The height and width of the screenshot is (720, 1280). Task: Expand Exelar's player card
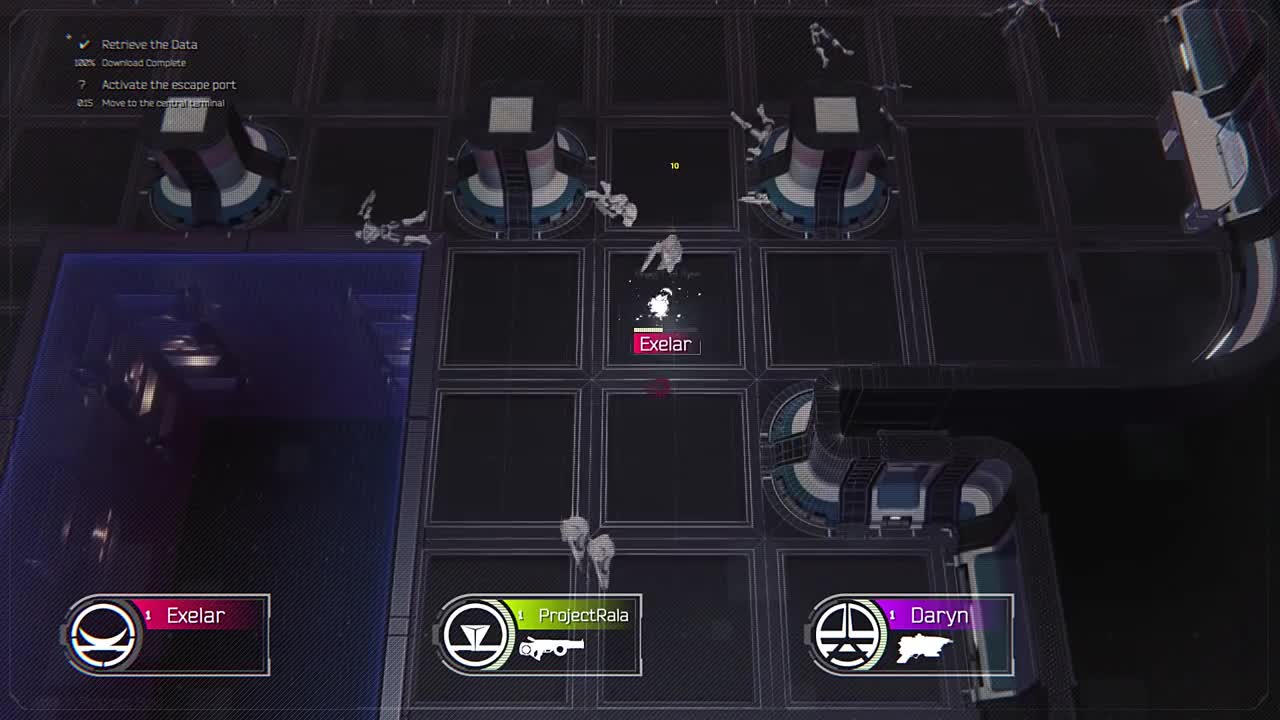(165, 633)
